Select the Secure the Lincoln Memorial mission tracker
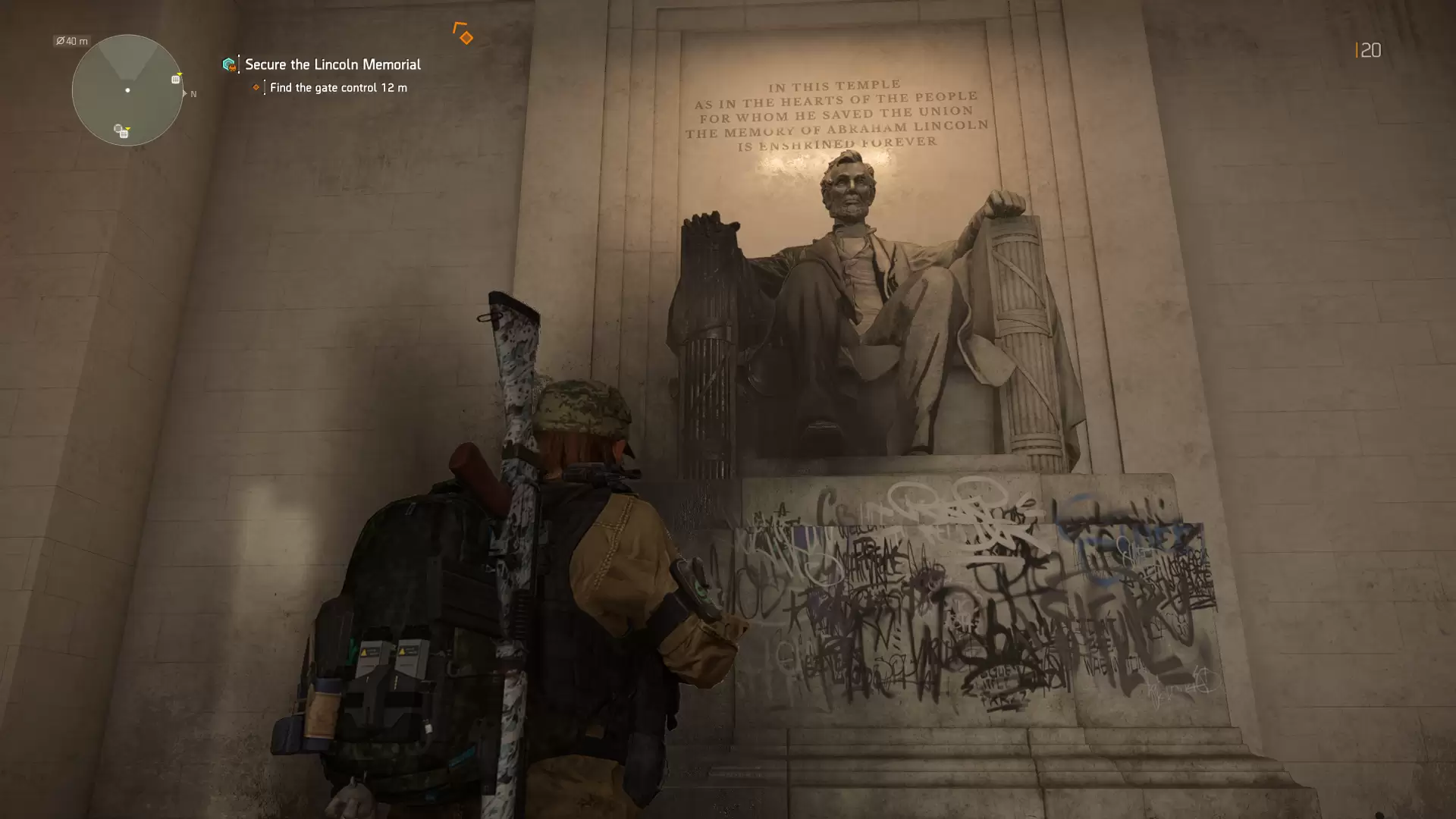The height and width of the screenshot is (819, 1456). tap(332, 64)
